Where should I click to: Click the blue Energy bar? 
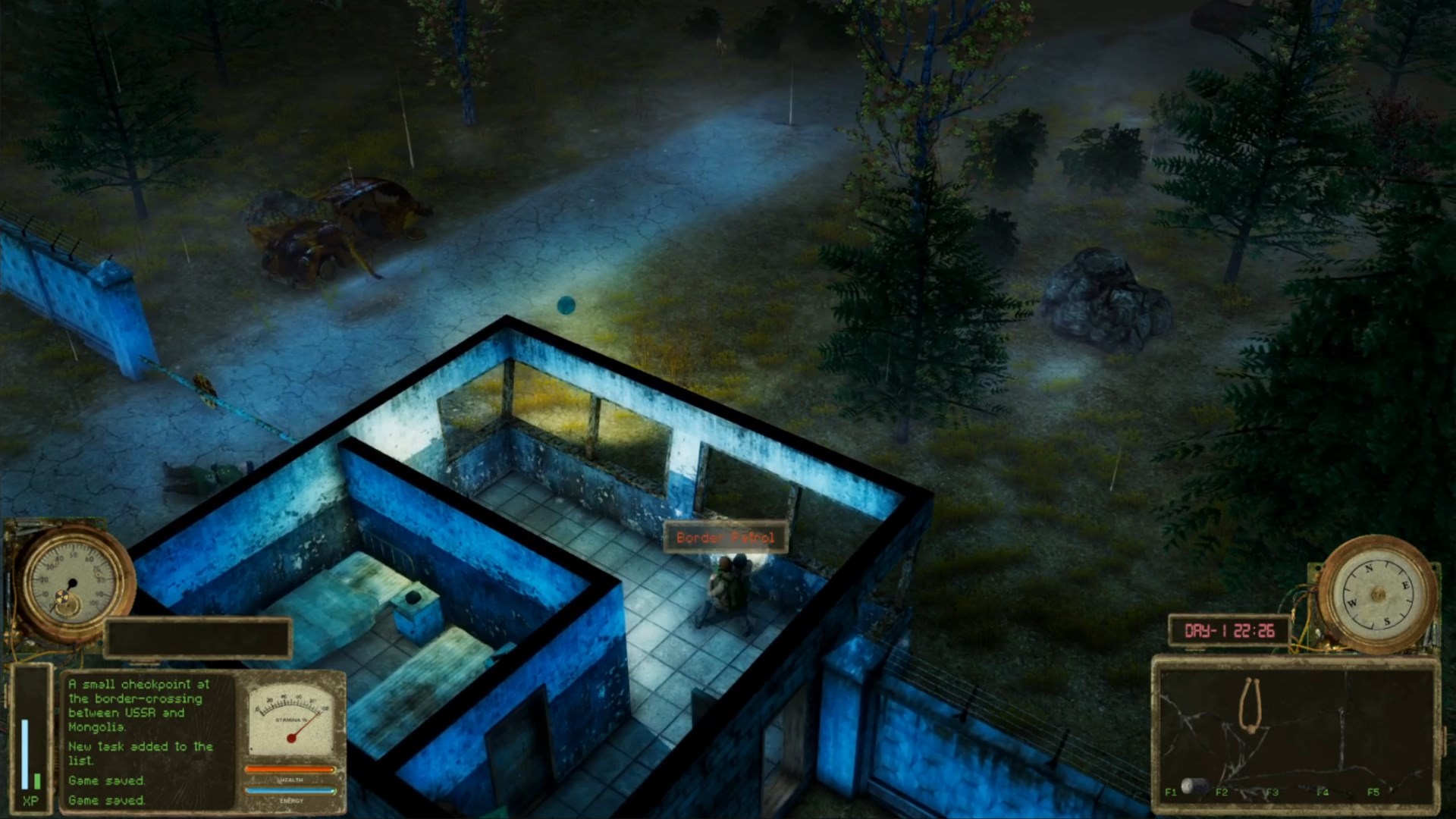290,791
